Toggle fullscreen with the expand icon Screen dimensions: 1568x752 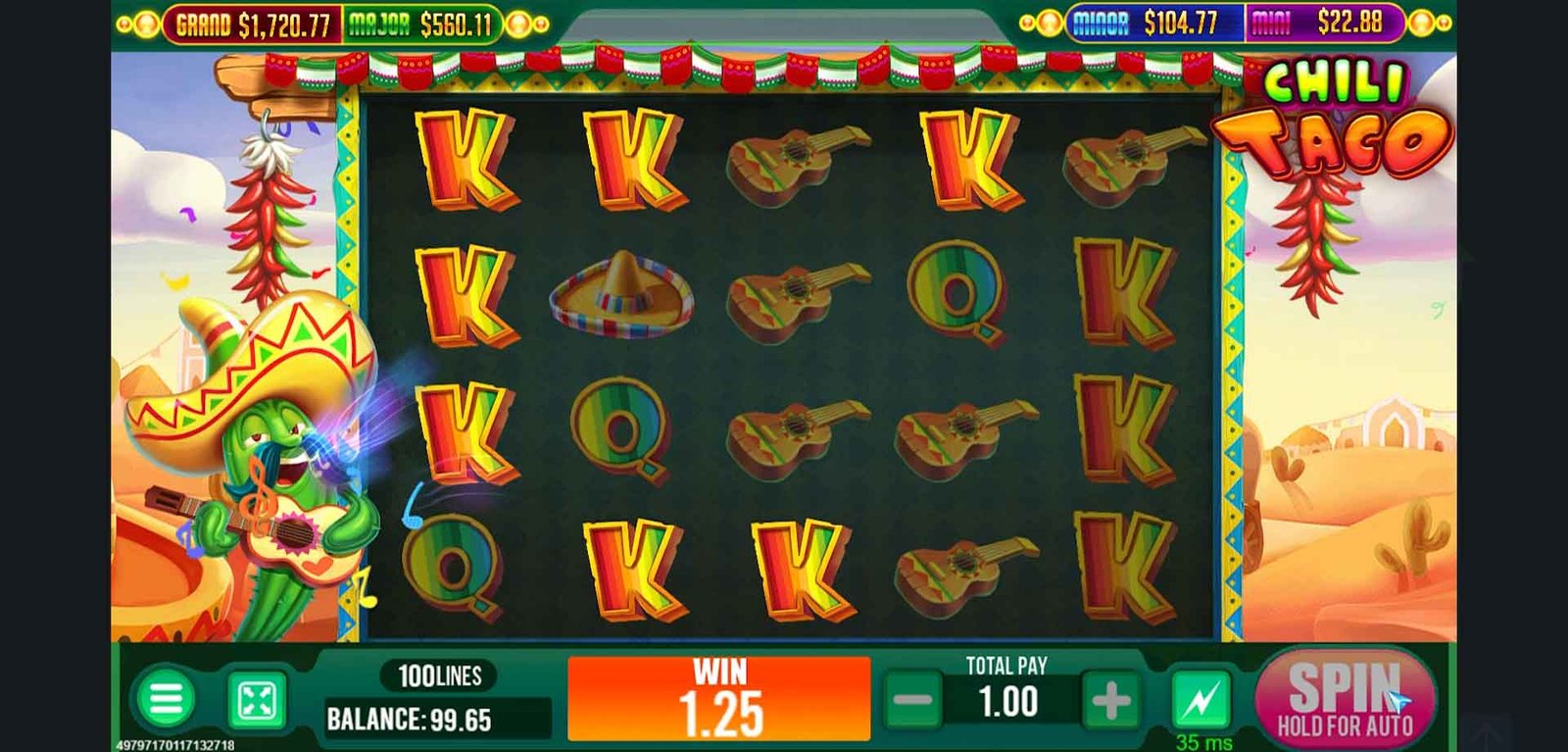257,700
